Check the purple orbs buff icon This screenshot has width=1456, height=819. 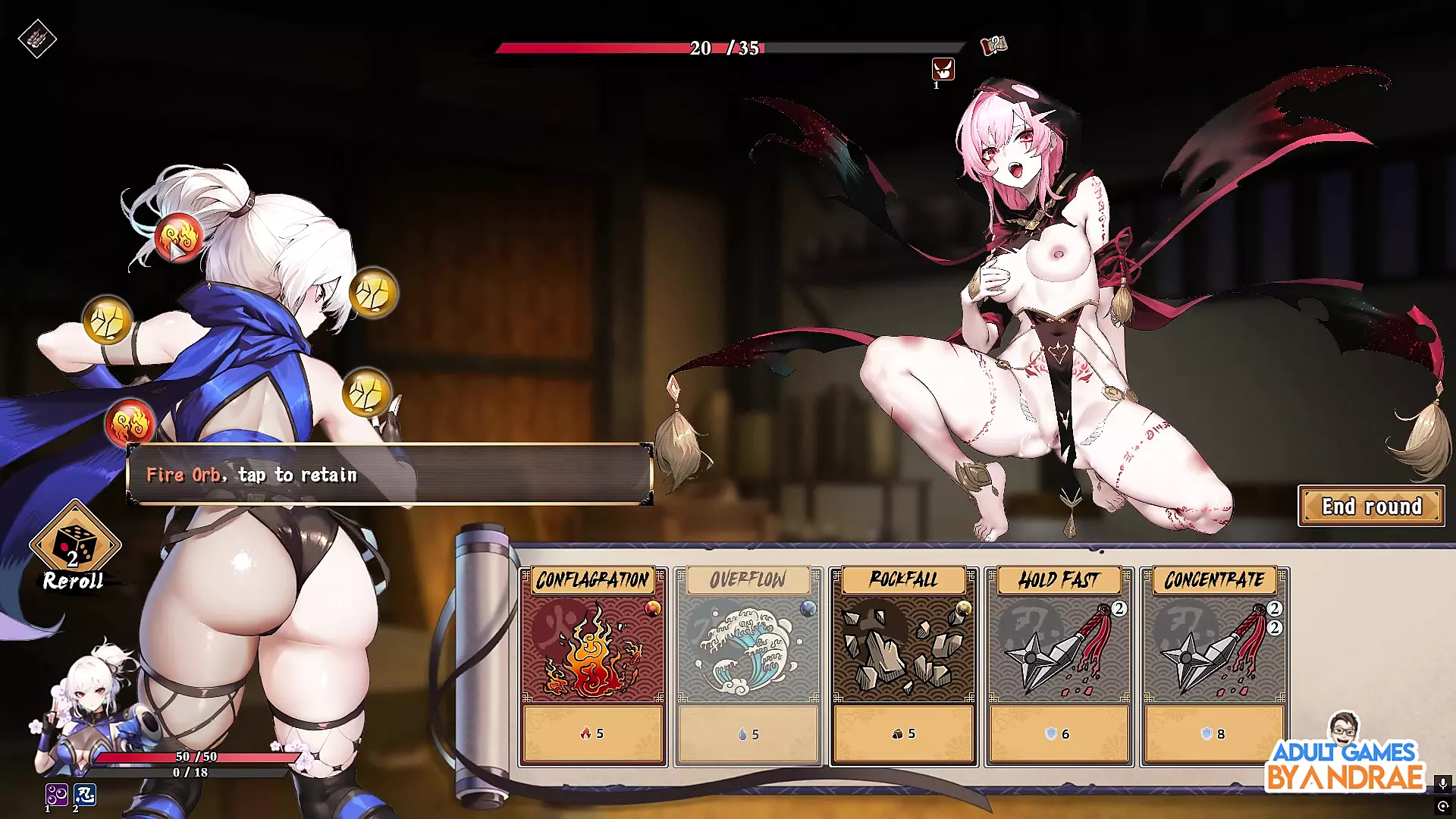(x=56, y=794)
